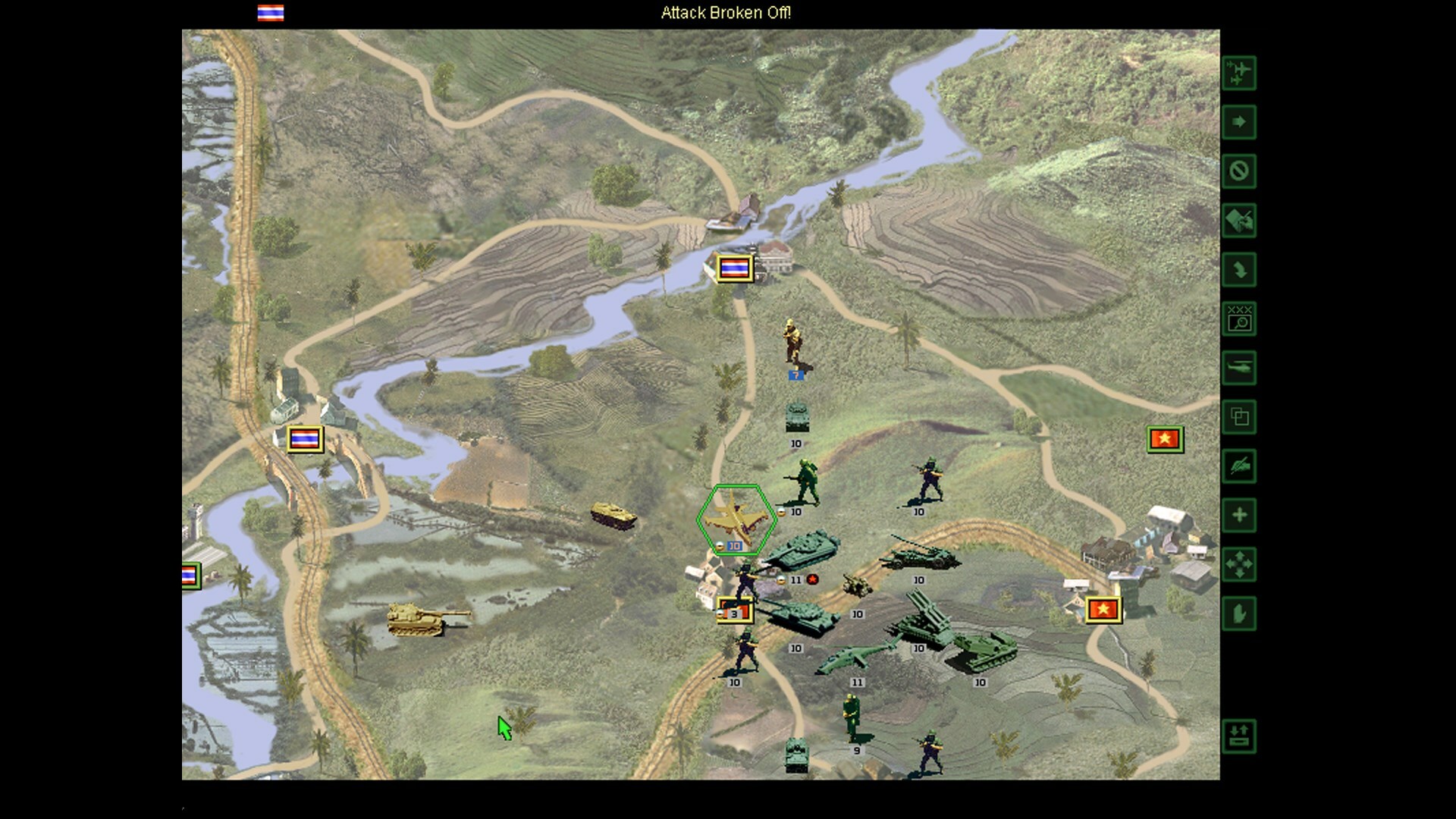Screen dimensions: 1456x819
Task: Open the strategic map magnifier icon
Action: 1240,318
